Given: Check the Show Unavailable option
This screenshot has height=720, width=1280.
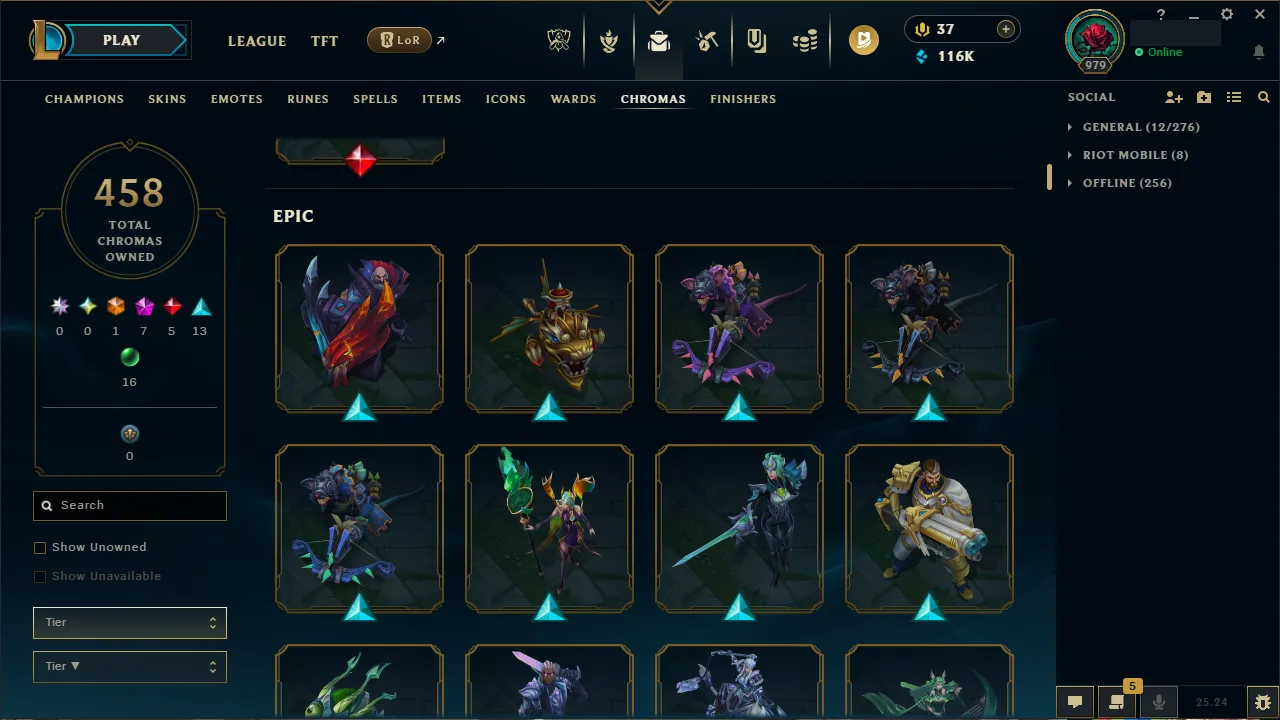Looking at the screenshot, I should coord(40,576).
